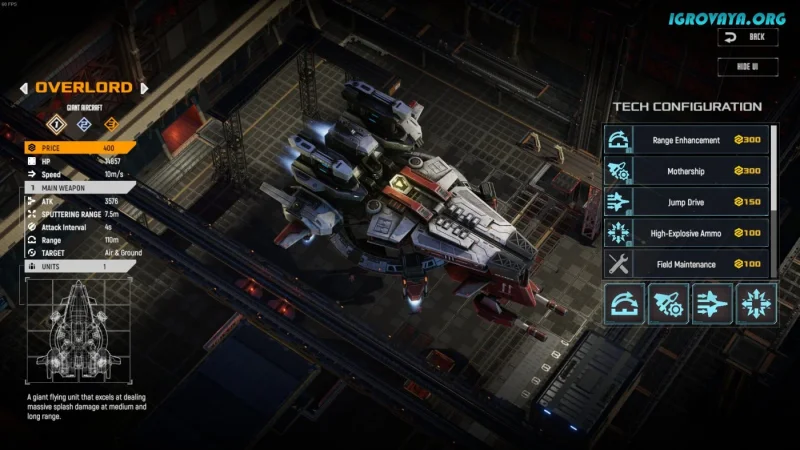This screenshot has width=800, height=450.
Task: Show the previous unit with left arrow
Action: [23, 88]
